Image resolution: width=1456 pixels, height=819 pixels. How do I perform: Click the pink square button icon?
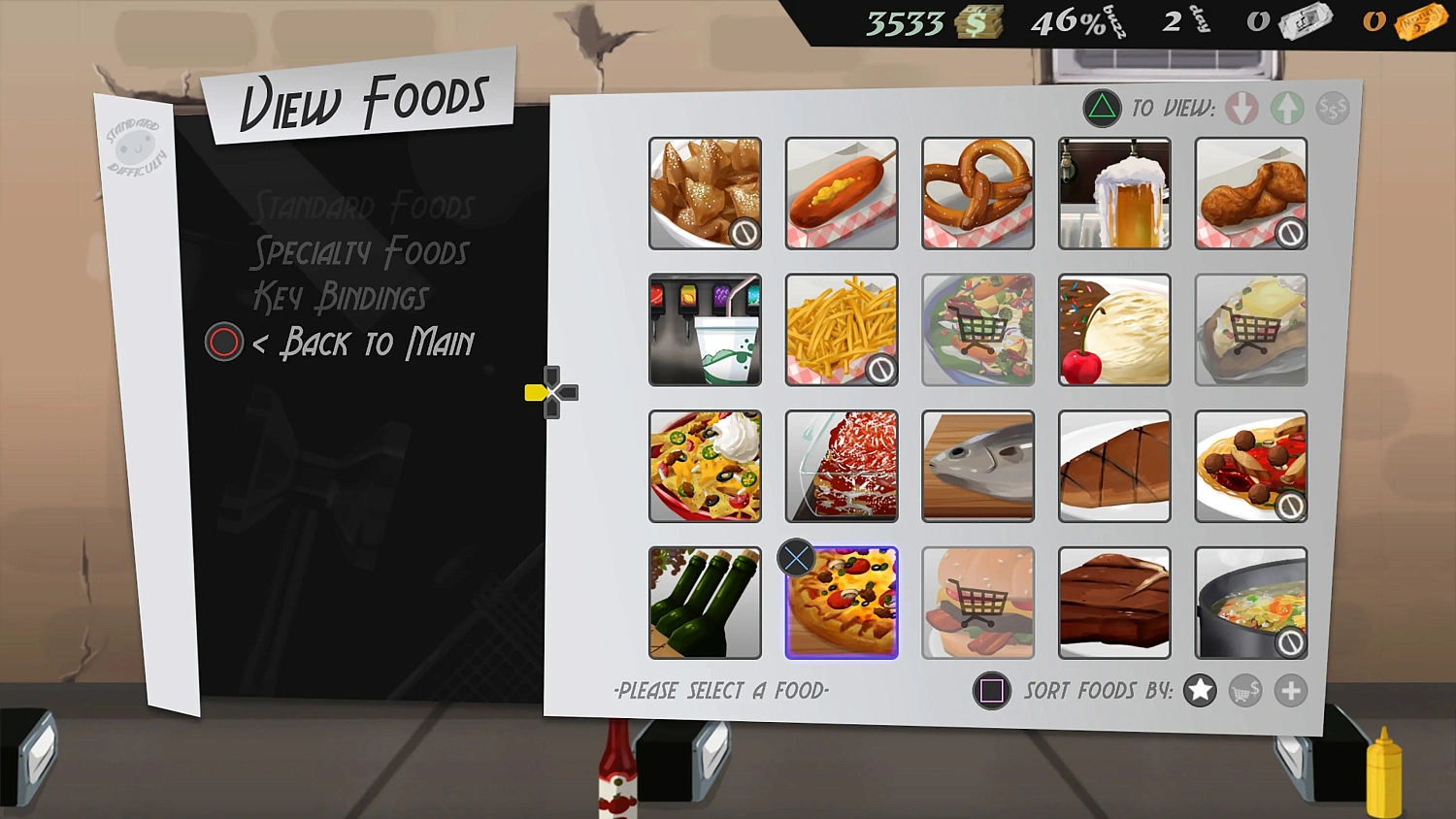click(x=992, y=691)
